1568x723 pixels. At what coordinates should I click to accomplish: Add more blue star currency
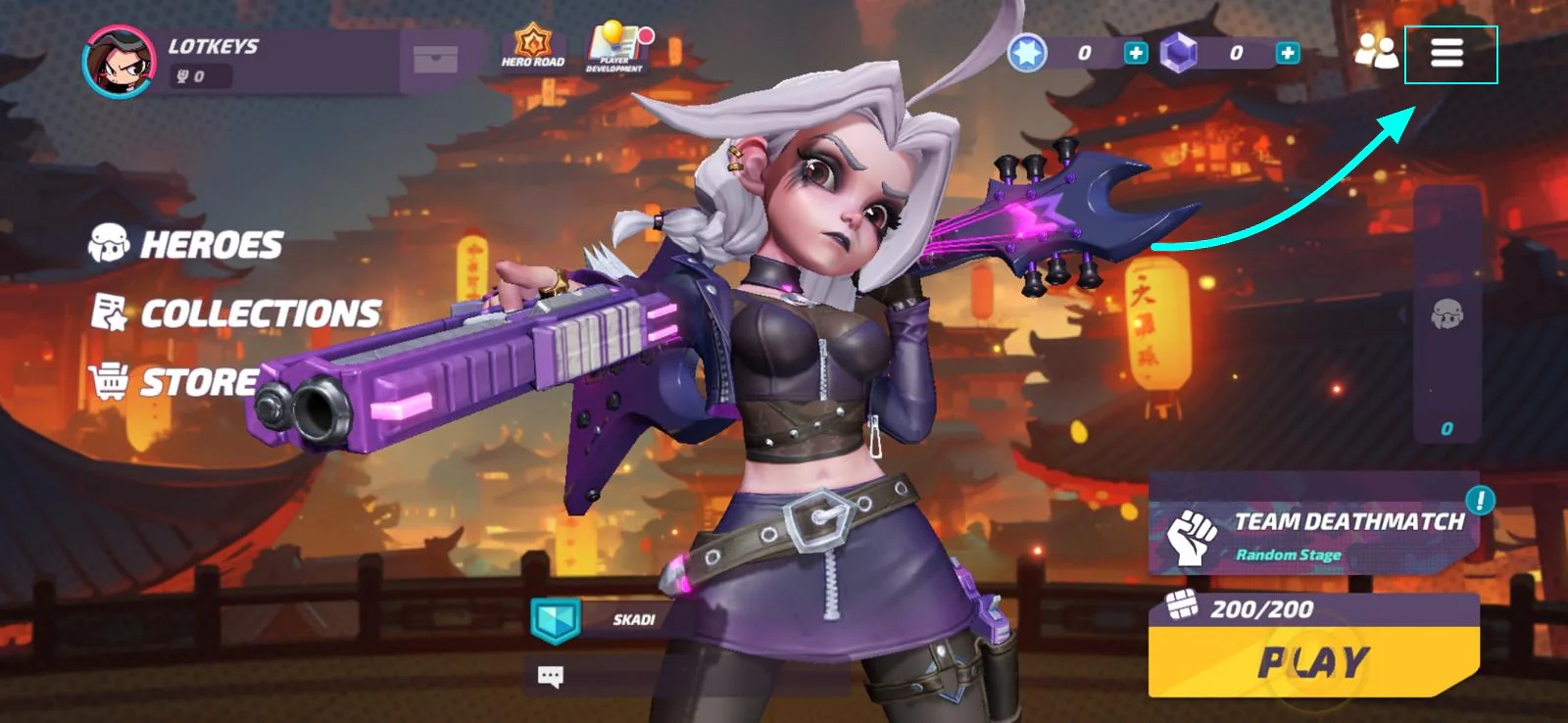pos(1135,53)
